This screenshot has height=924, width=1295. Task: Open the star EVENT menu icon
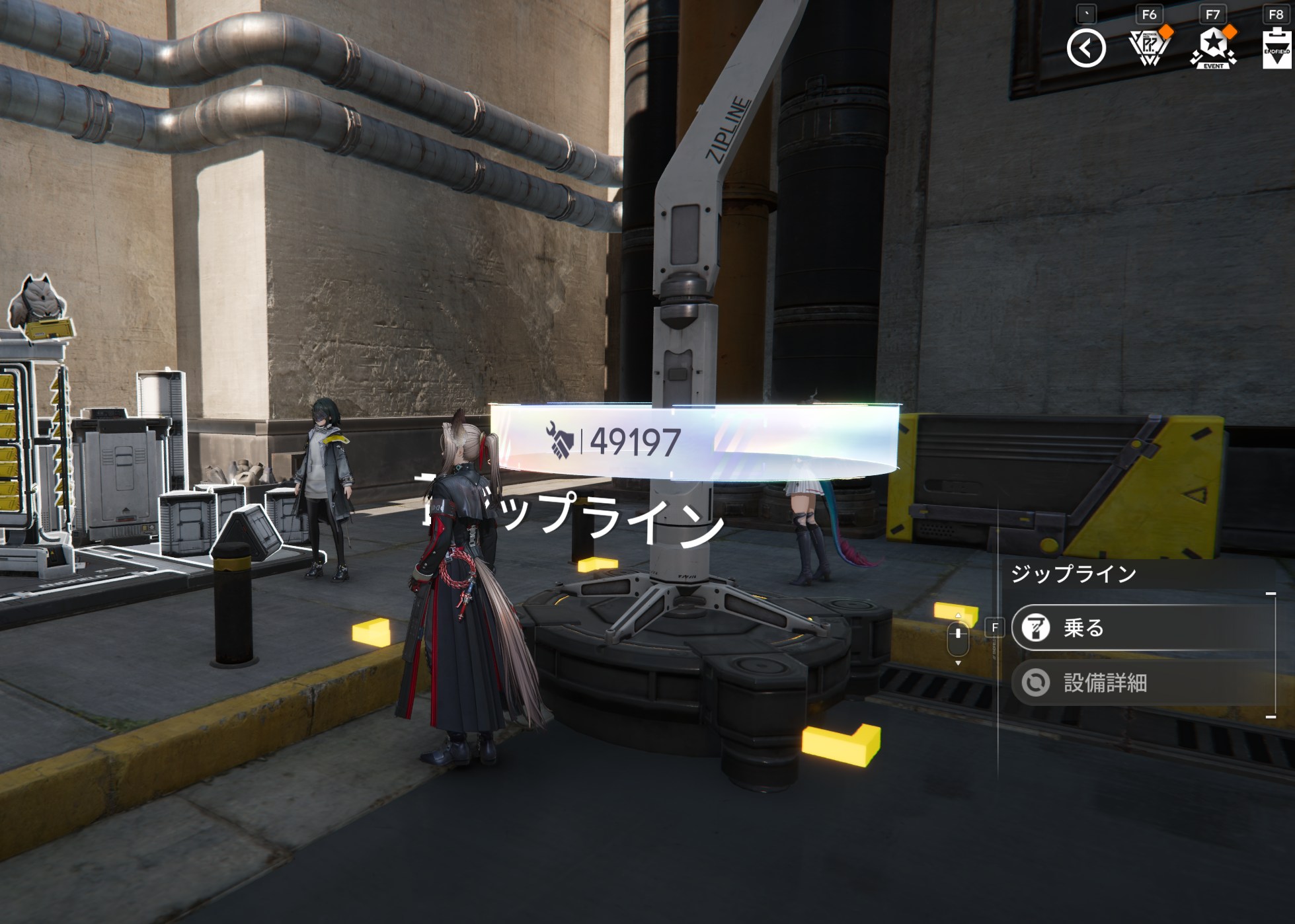point(1213,48)
